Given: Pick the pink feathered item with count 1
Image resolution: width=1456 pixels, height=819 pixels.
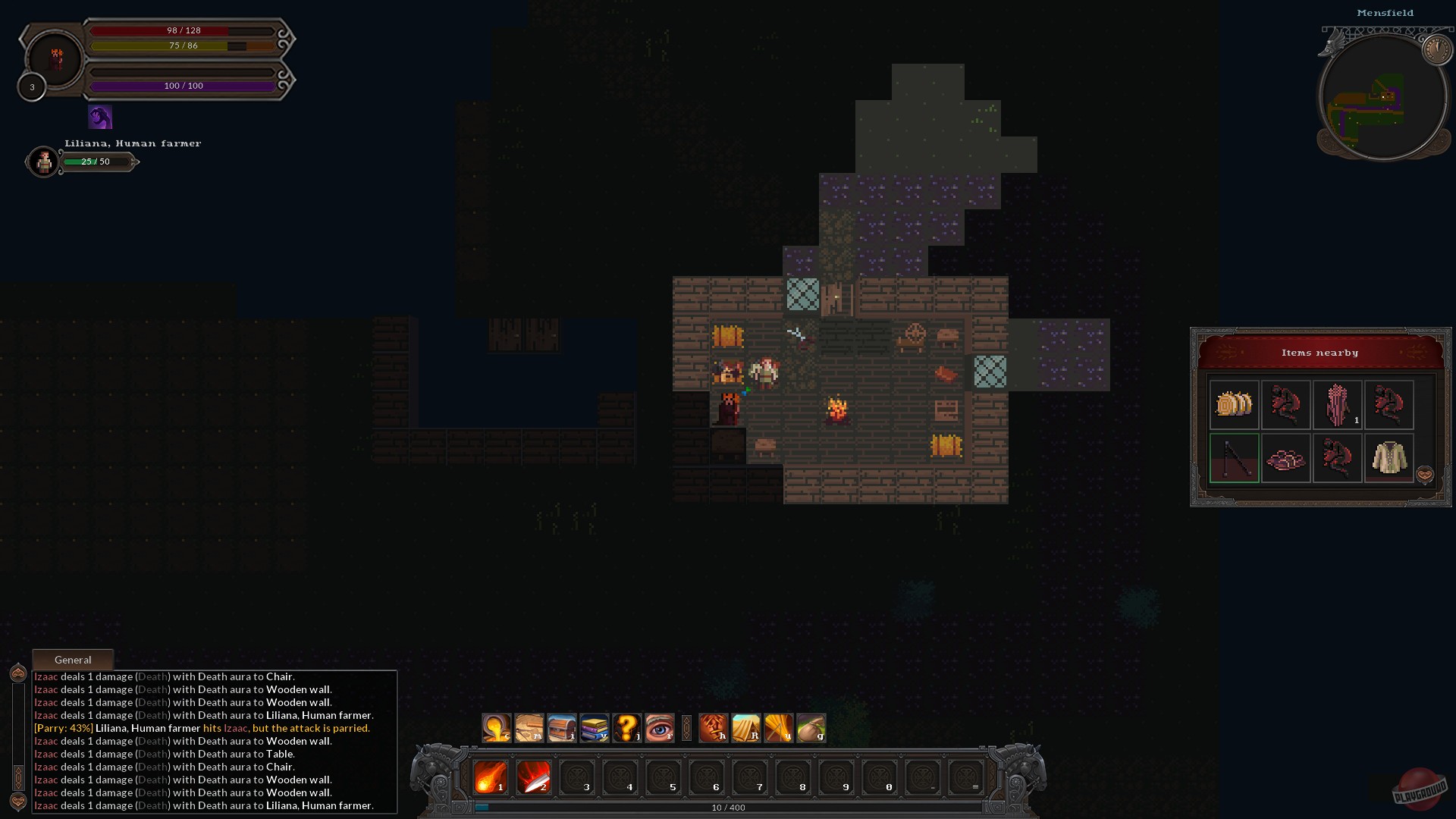Looking at the screenshot, I should [x=1337, y=405].
